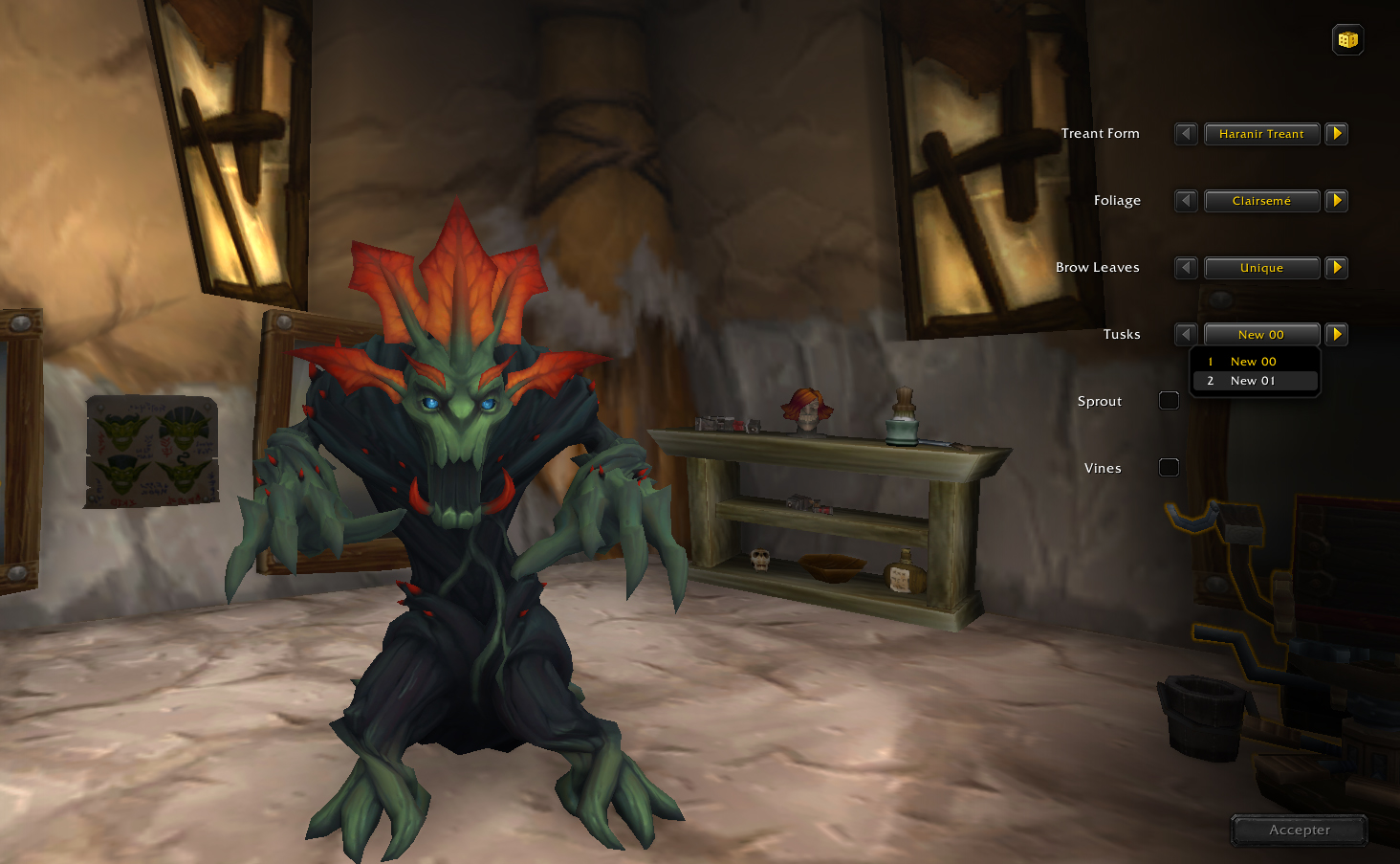Choose Tusks option New 00 in list
This screenshot has height=864, width=1400.
(1254, 362)
